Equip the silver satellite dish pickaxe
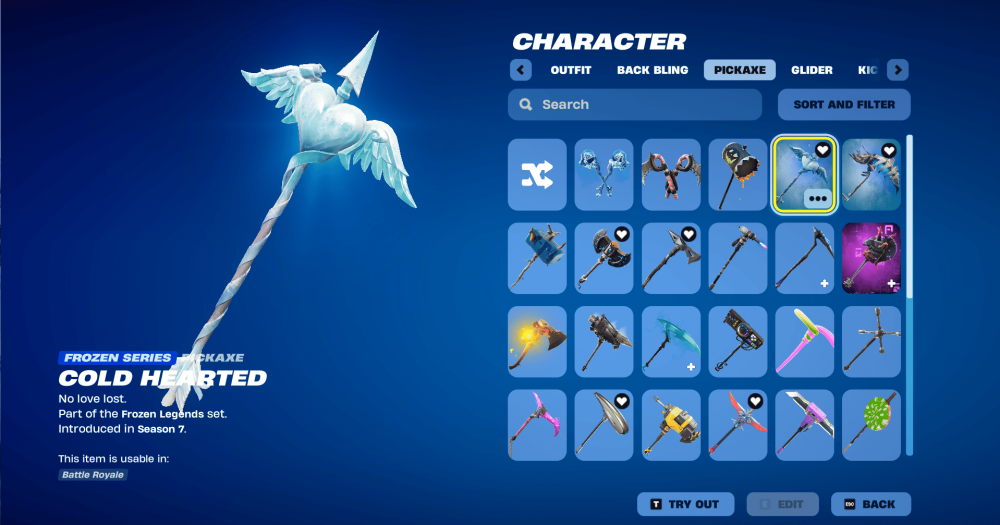 tap(604, 425)
